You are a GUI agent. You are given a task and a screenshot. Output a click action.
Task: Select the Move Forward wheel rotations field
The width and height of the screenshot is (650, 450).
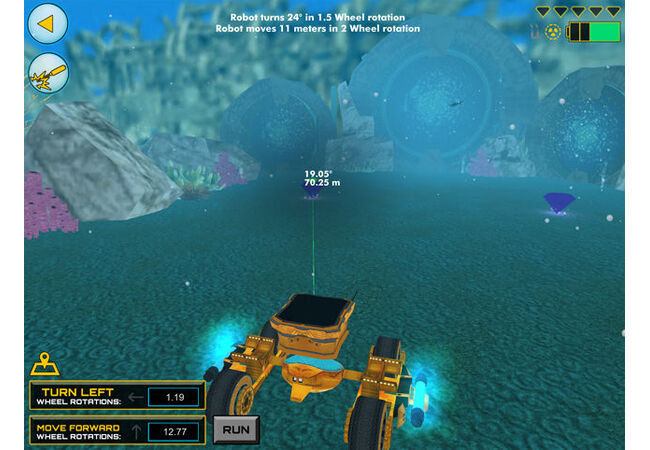tap(173, 432)
